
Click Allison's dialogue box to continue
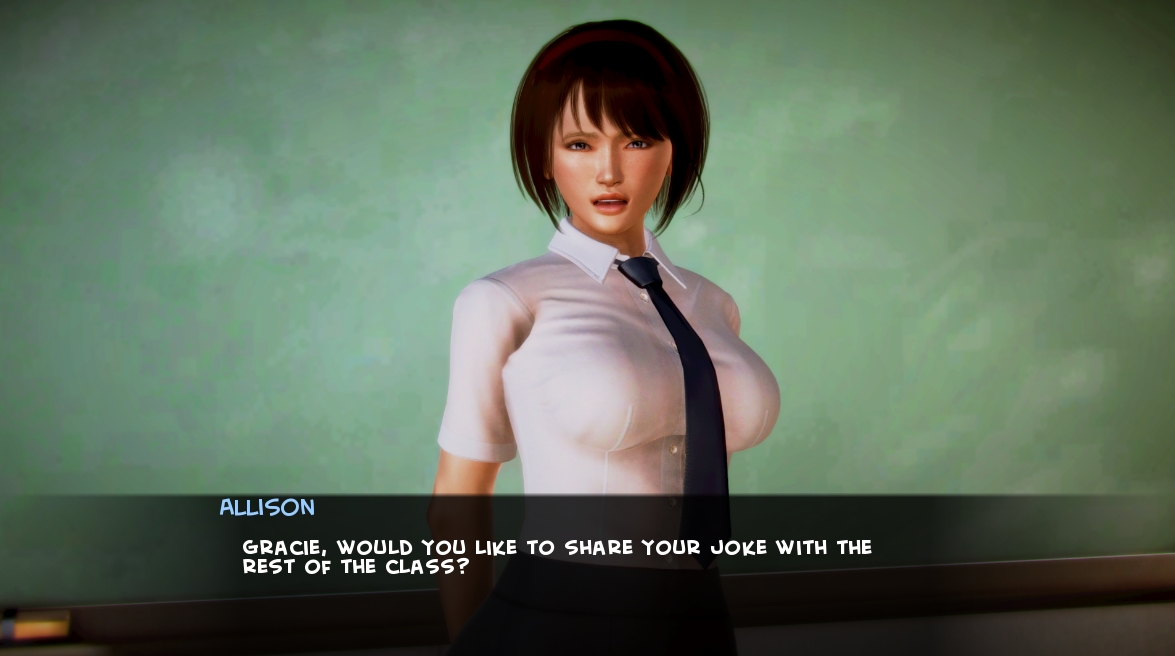point(587,556)
